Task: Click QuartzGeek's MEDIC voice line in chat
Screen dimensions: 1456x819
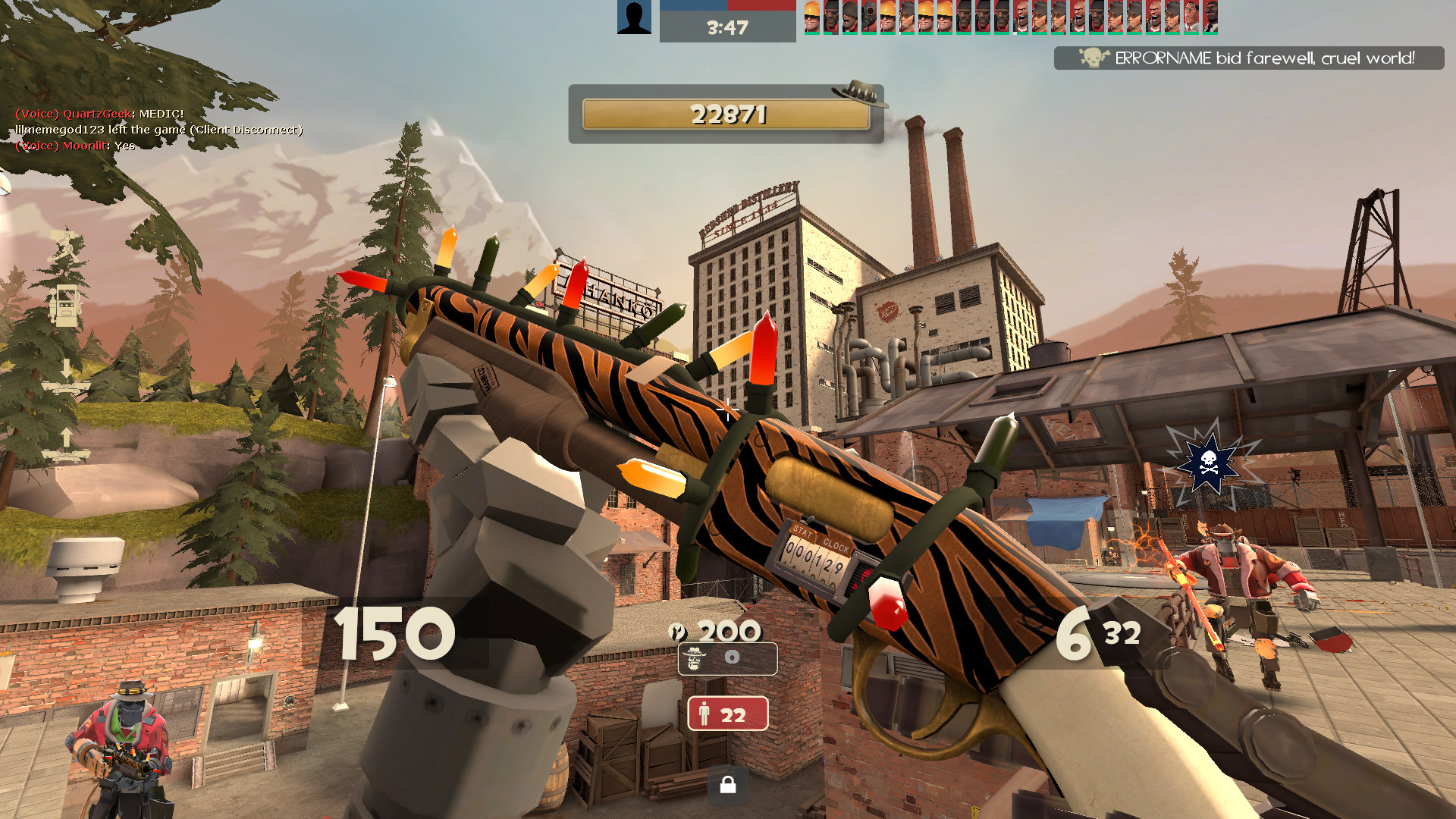Action: click(99, 114)
